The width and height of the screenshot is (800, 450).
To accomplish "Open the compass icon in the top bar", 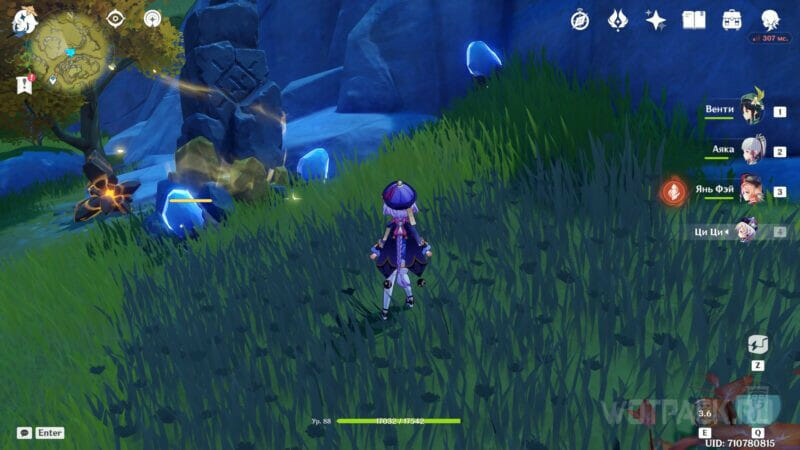I will pyautogui.click(x=580, y=20).
